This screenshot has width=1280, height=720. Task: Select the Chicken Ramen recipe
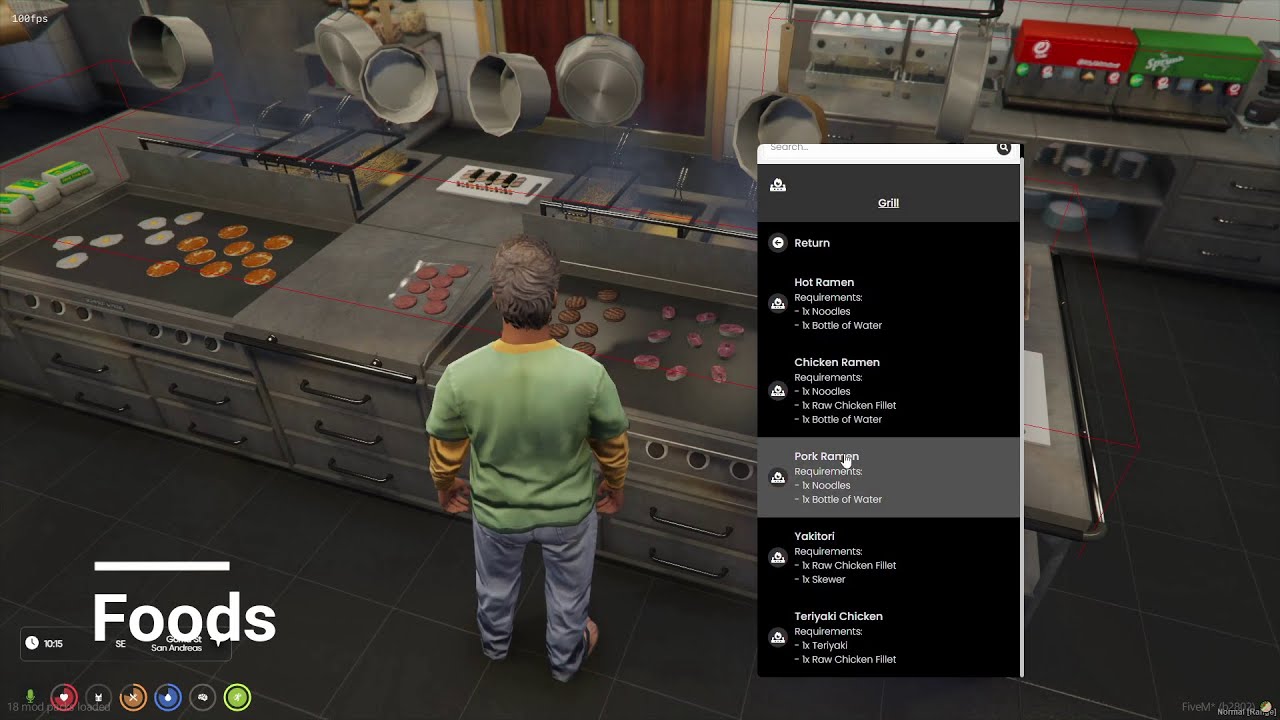click(x=887, y=390)
